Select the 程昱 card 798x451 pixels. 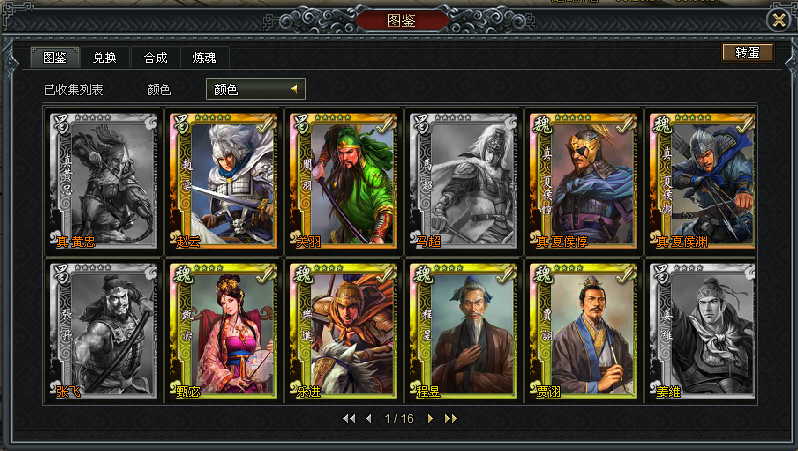coord(461,332)
